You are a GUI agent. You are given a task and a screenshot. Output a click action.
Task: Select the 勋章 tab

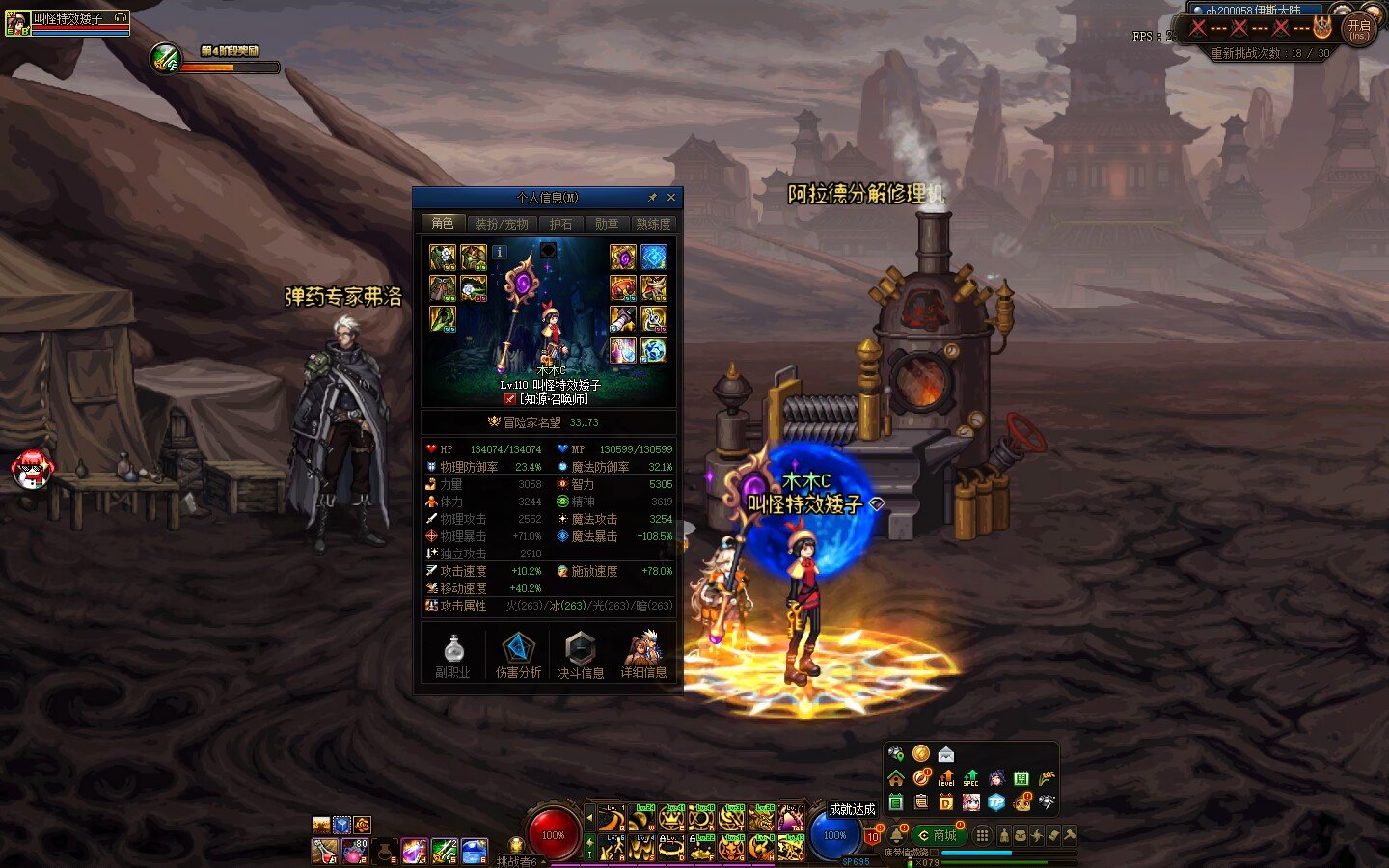pyautogui.click(x=607, y=224)
